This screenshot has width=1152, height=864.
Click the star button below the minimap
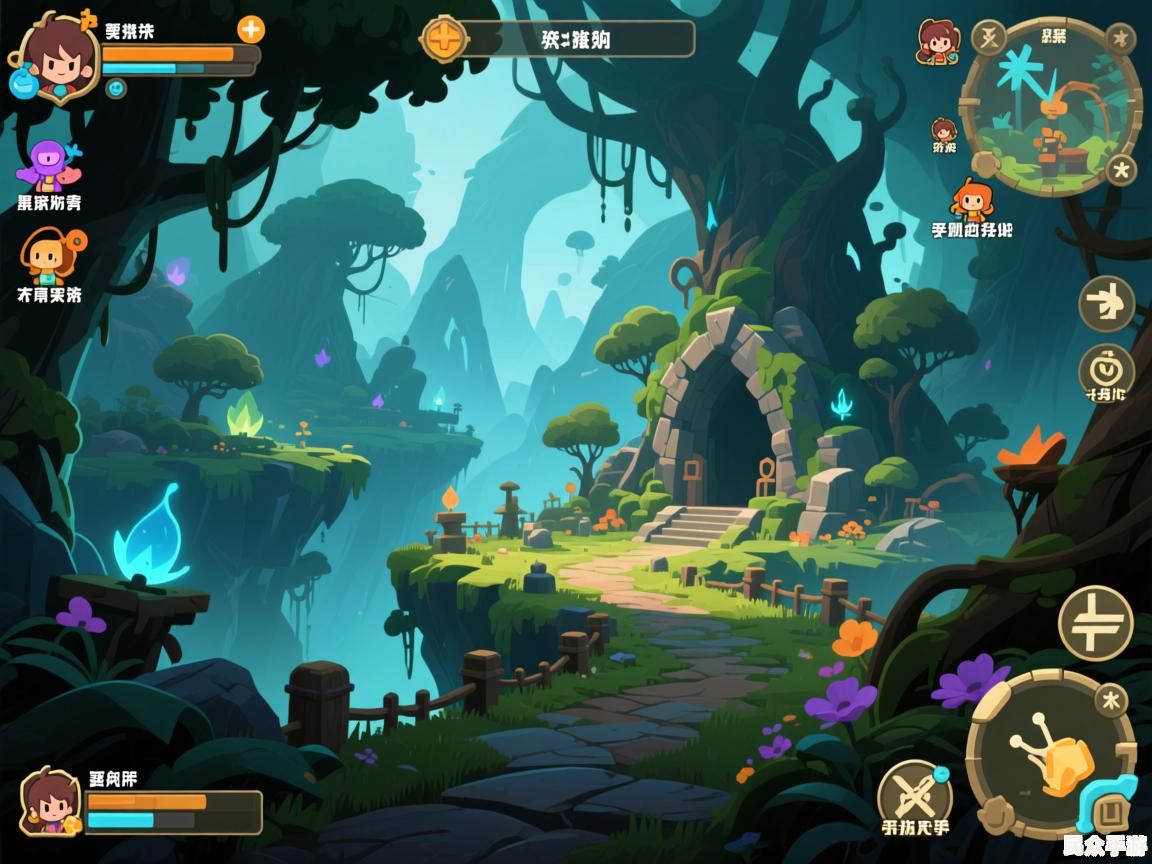tap(1121, 170)
